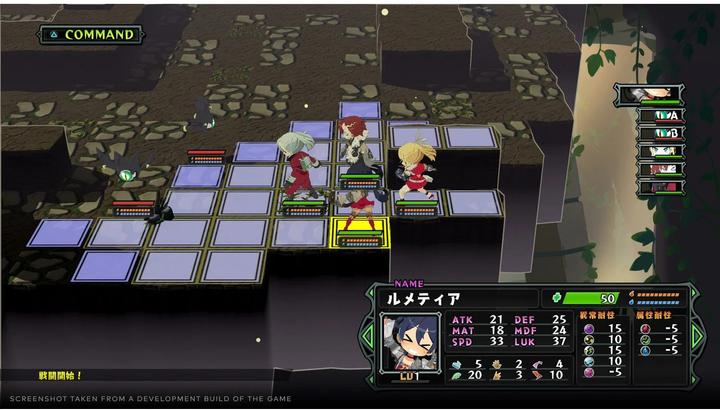Select the top active unit turn portrait
The height and width of the screenshot is (410, 720).
(x=650, y=94)
